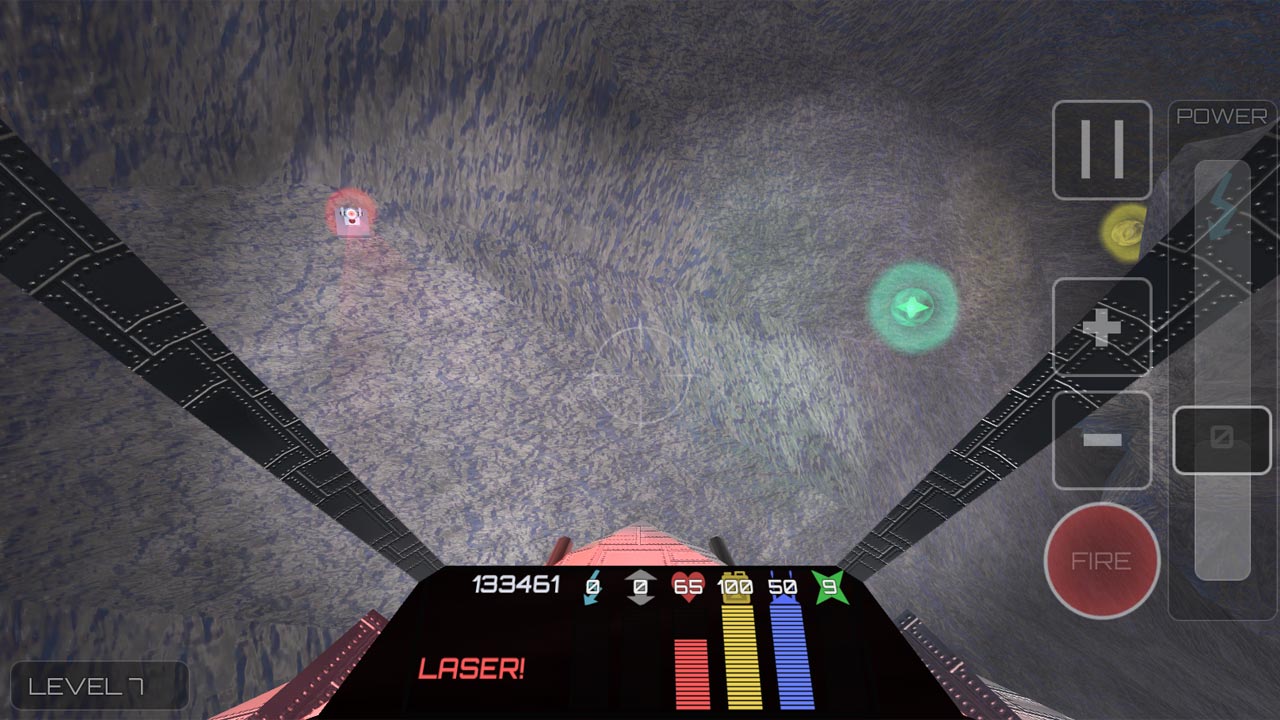This screenshot has height=720, width=1280.
Task: Click the green power-up orb
Action: tap(913, 306)
